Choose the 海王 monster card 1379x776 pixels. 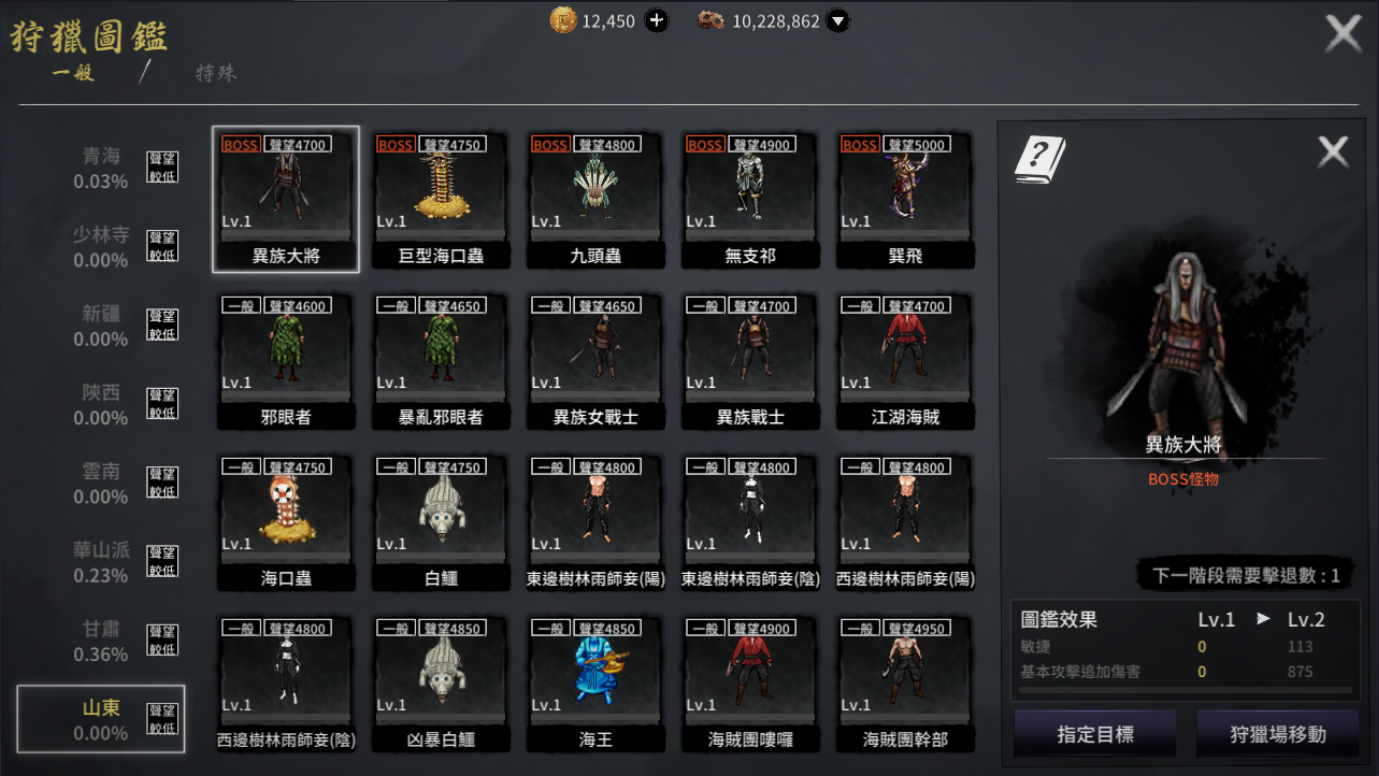coord(596,683)
